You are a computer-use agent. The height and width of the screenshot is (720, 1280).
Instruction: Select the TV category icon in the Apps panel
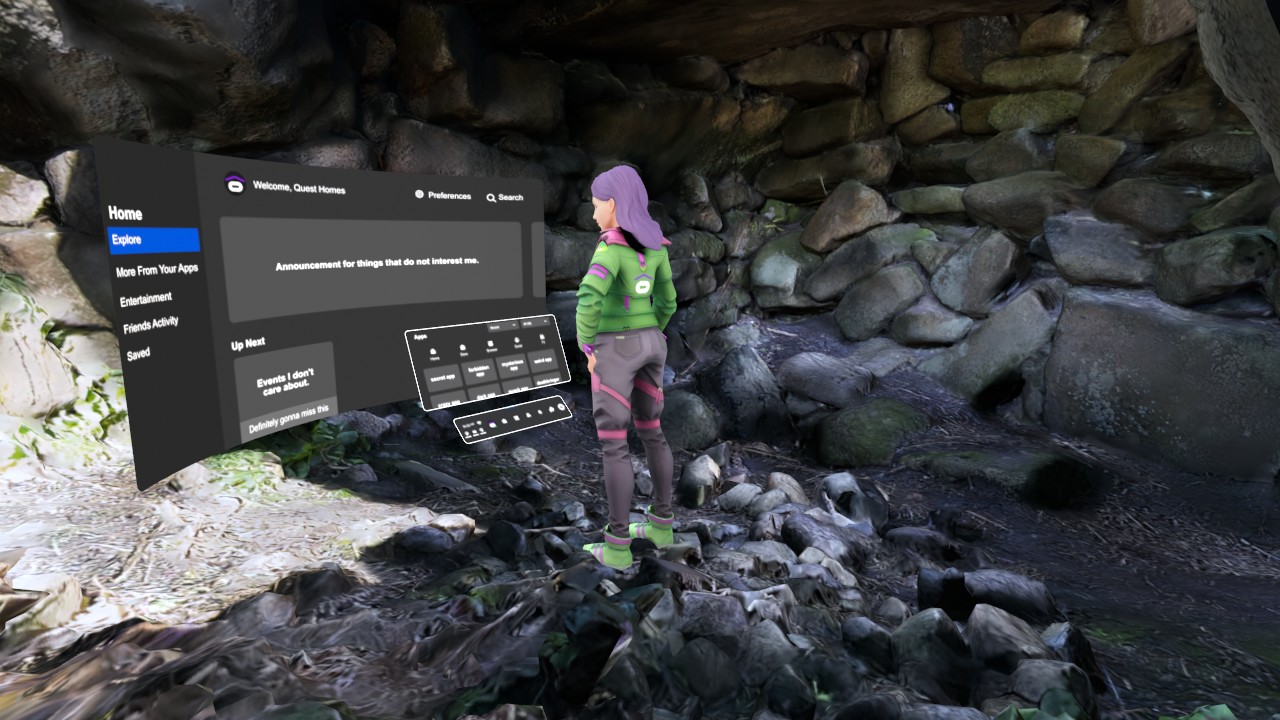click(542, 337)
